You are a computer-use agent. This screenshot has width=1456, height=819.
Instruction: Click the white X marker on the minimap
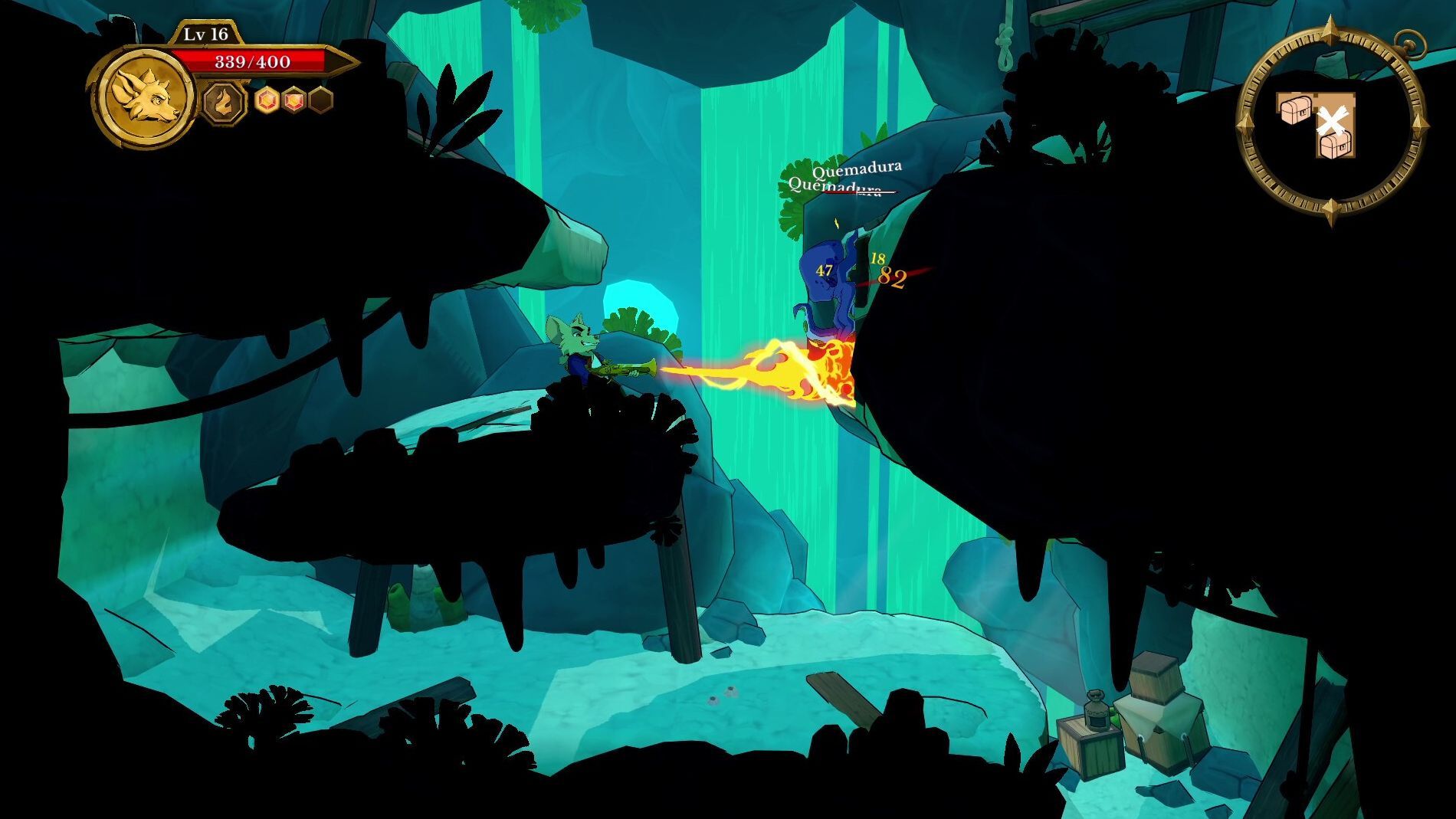[x=1332, y=120]
